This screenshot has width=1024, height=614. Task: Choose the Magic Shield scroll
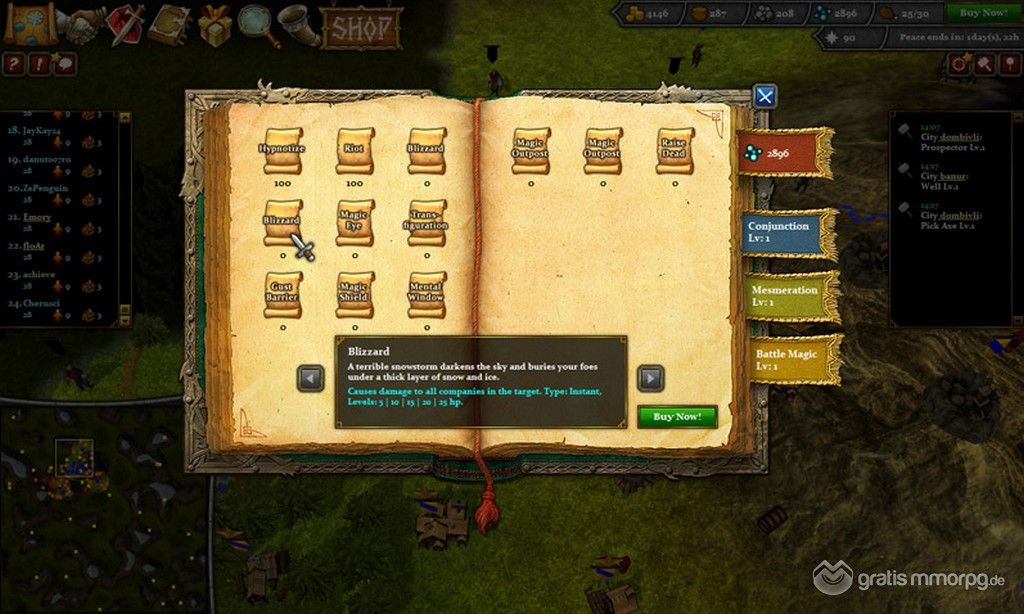pyautogui.click(x=354, y=294)
